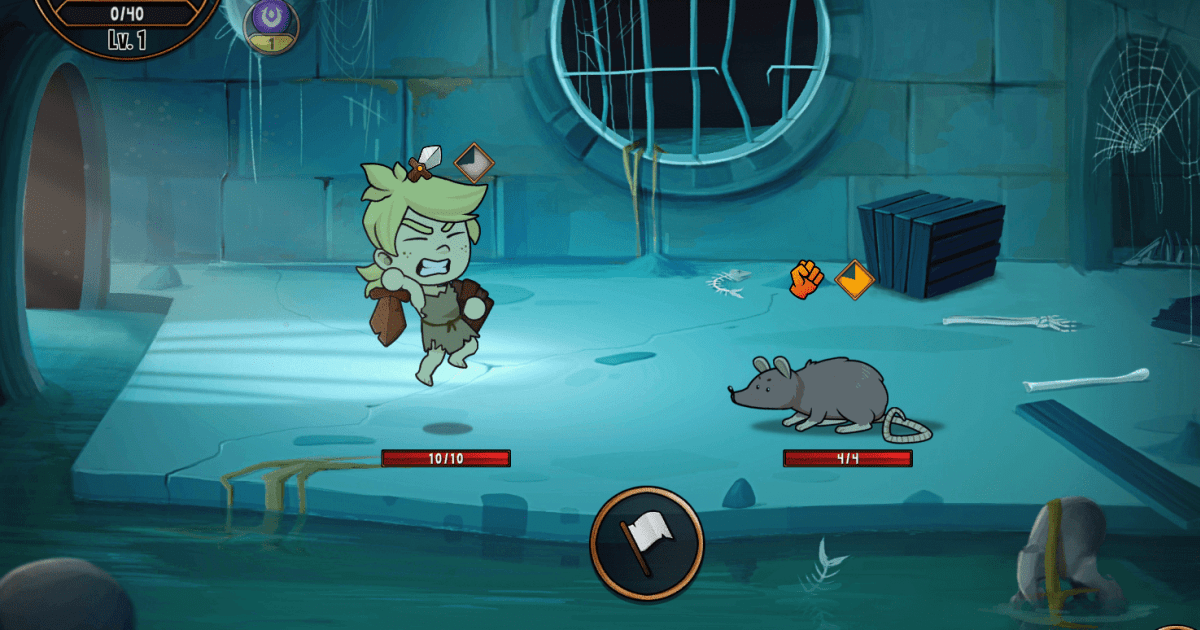Click the orange fist attack icon

(x=806, y=278)
